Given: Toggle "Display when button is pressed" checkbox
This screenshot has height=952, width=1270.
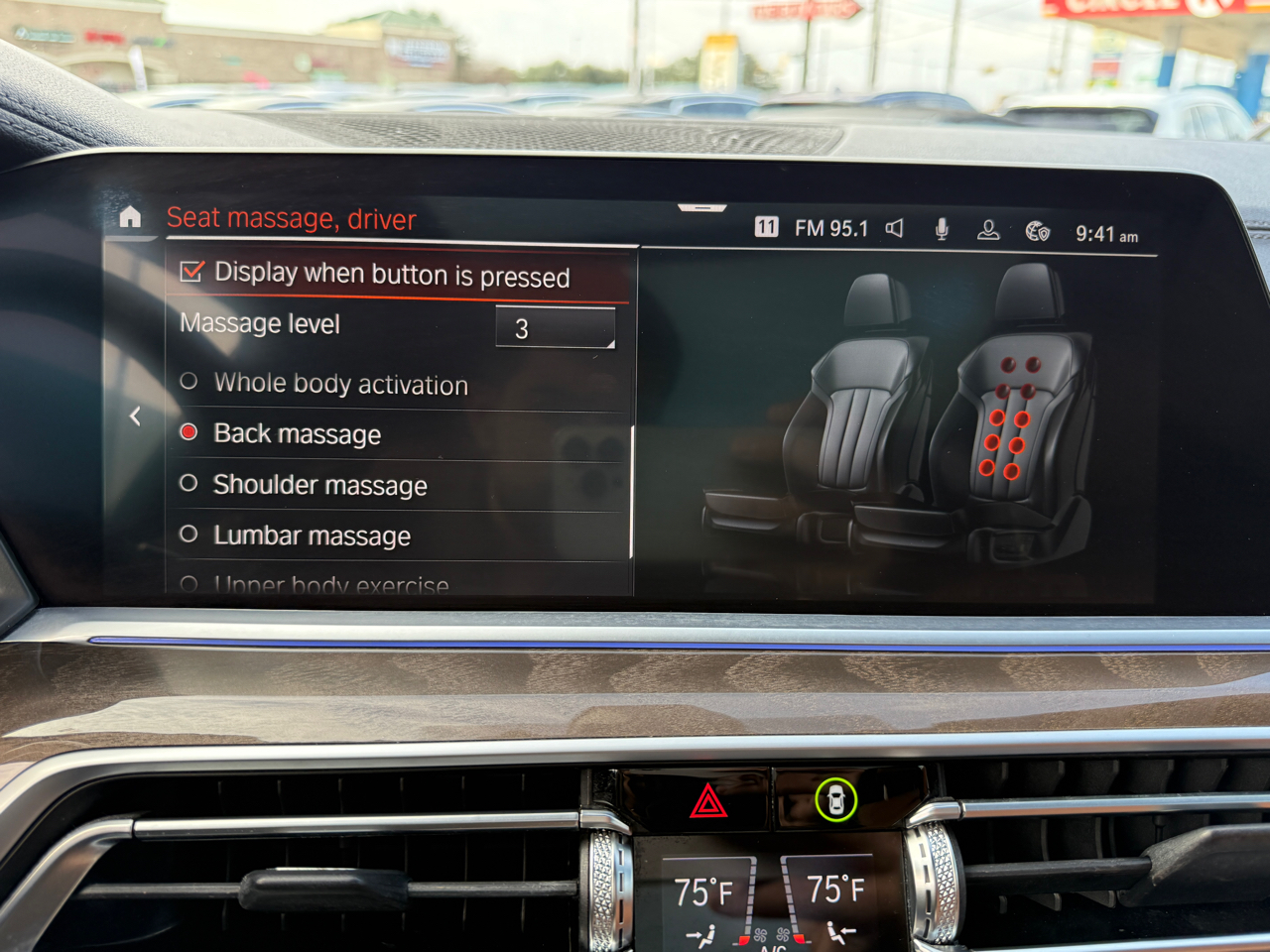Looking at the screenshot, I should pyautogui.click(x=192, y=272).
